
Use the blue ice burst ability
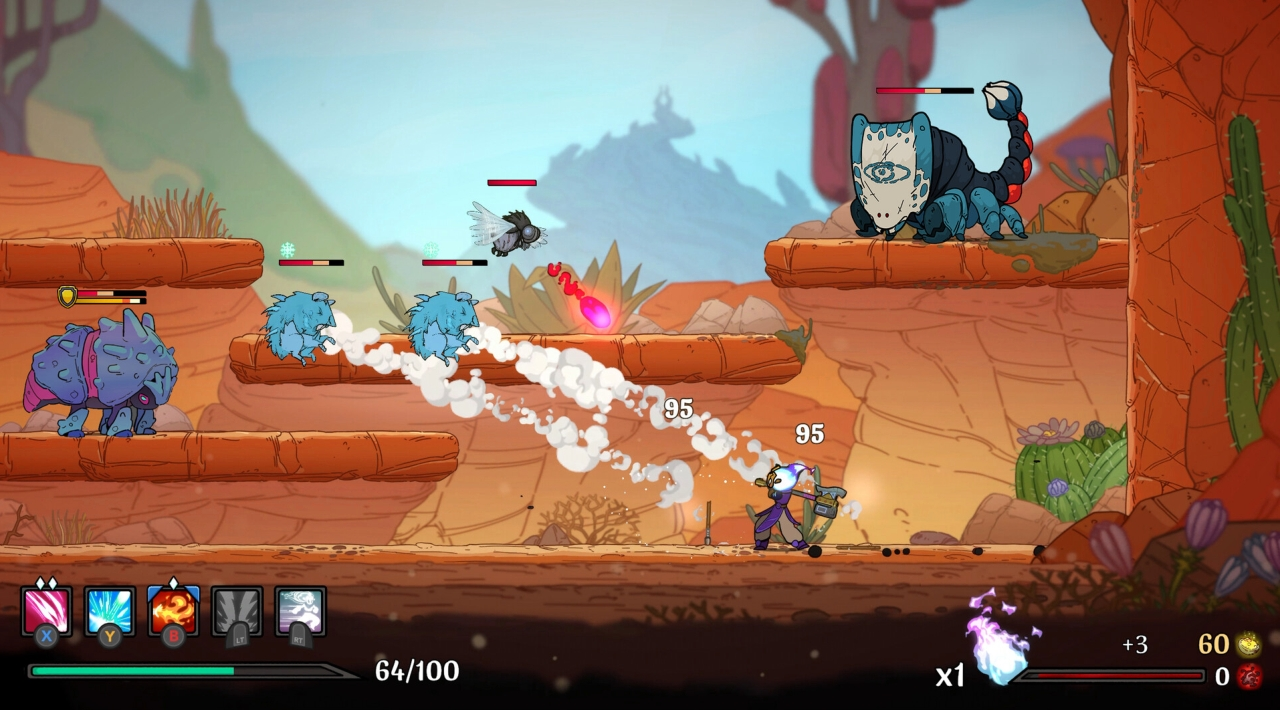110,611
